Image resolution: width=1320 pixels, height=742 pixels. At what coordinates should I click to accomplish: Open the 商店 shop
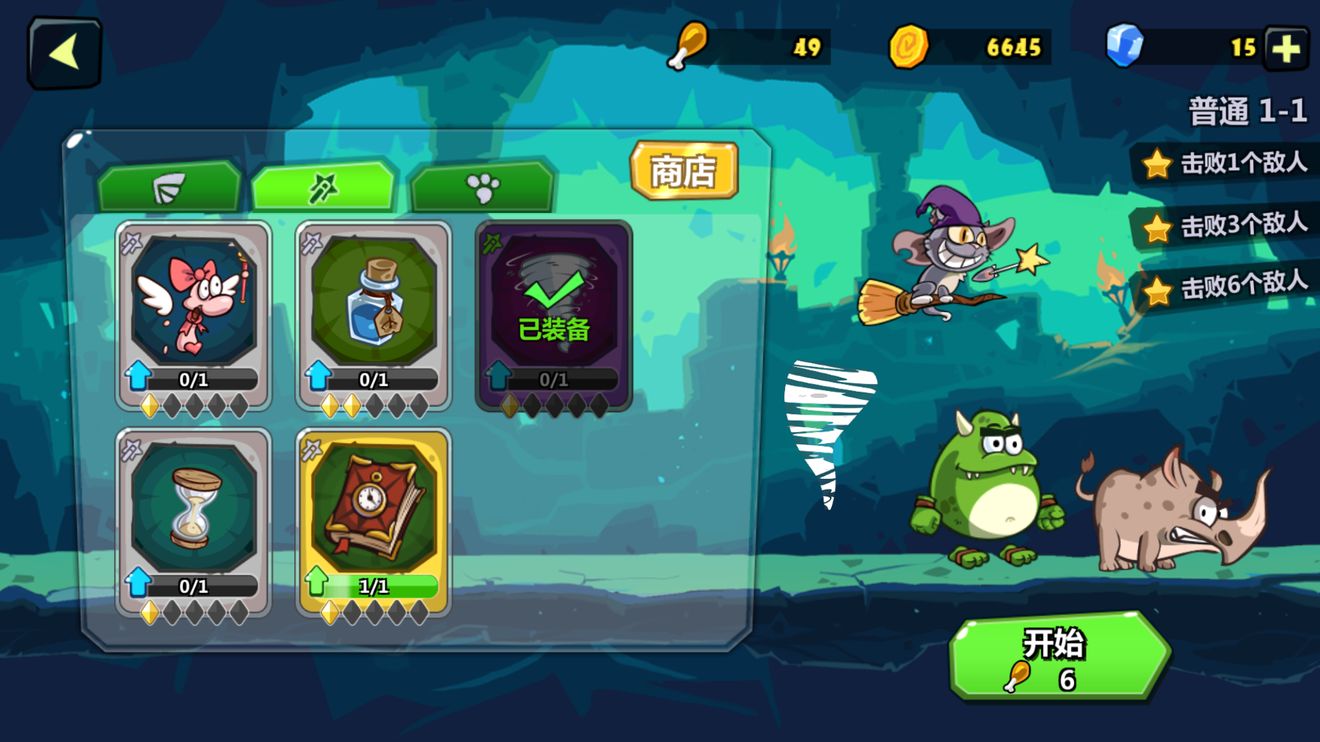(684, 171)
